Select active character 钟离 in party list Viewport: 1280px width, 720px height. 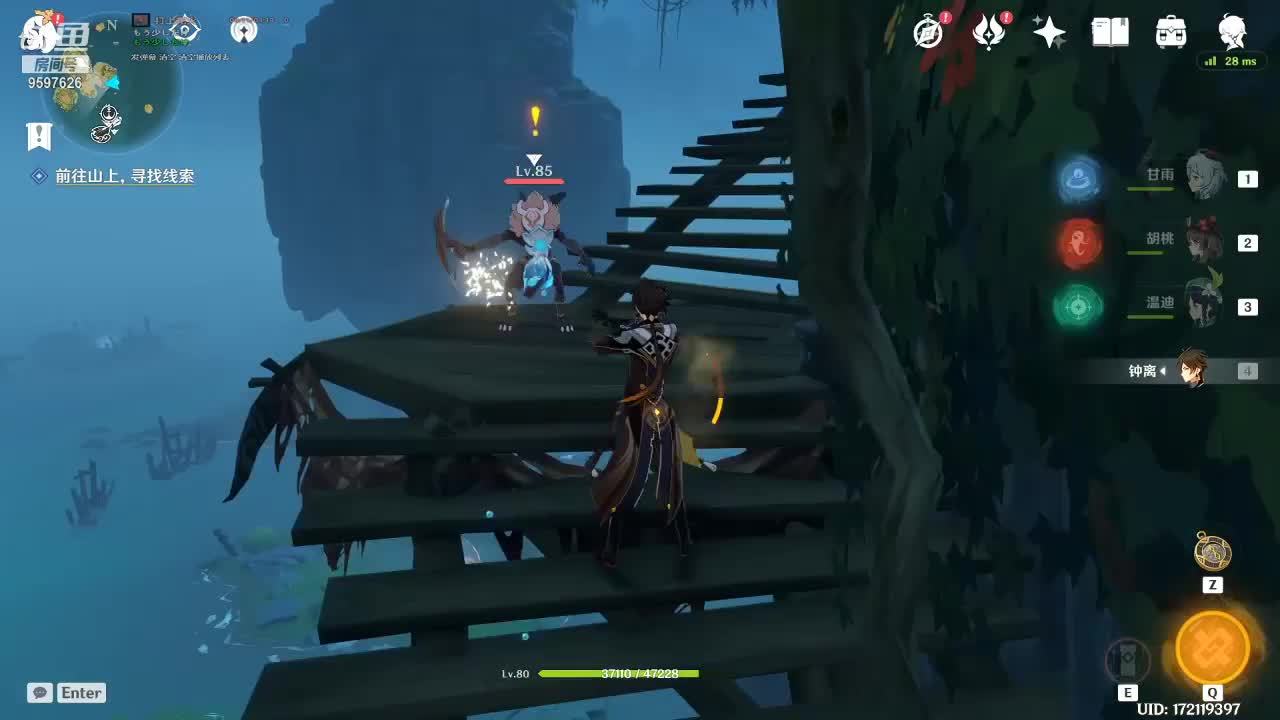click(x=1190, y=370)
